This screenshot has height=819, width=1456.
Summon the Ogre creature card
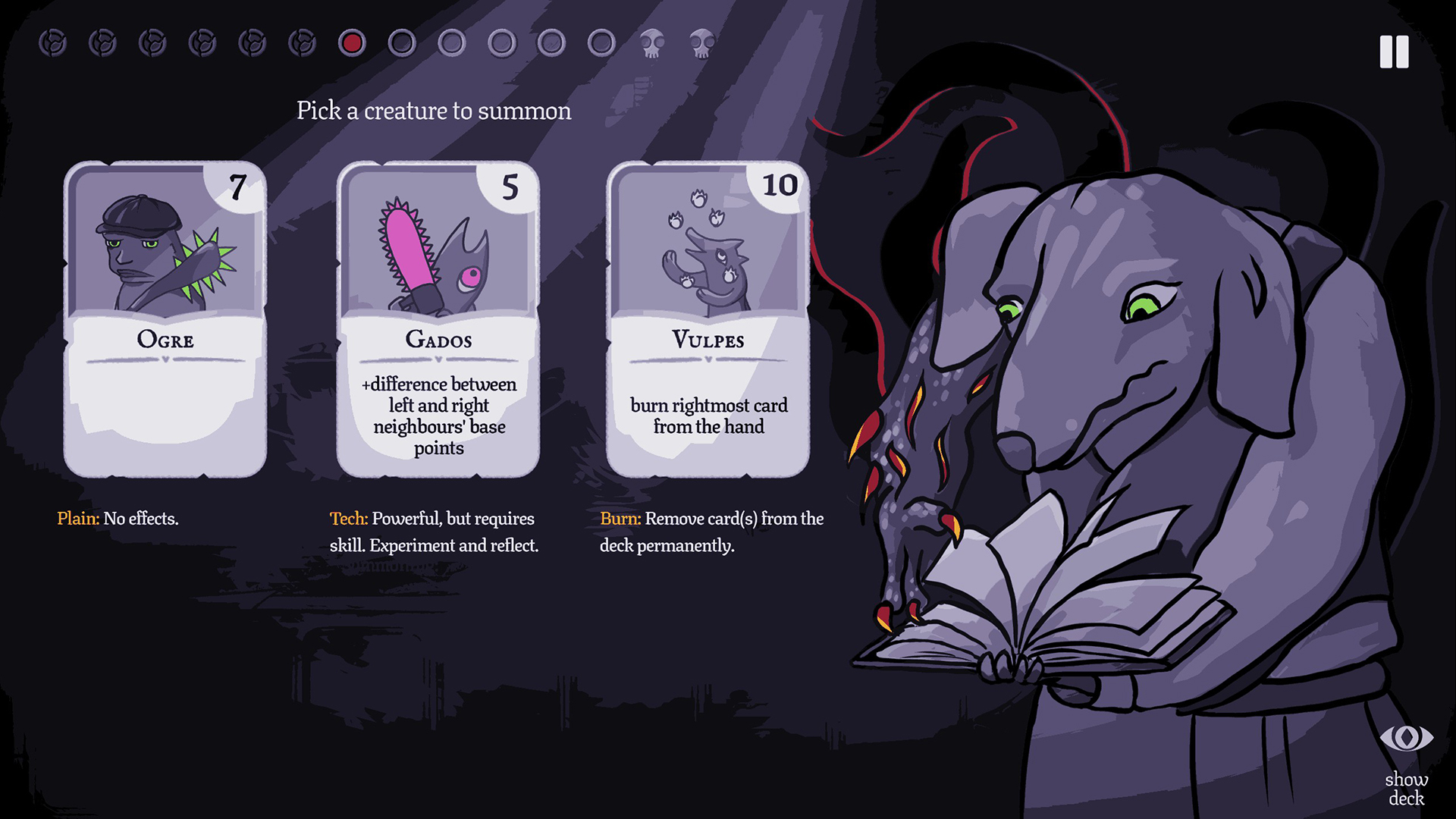(x=166, y=318)
